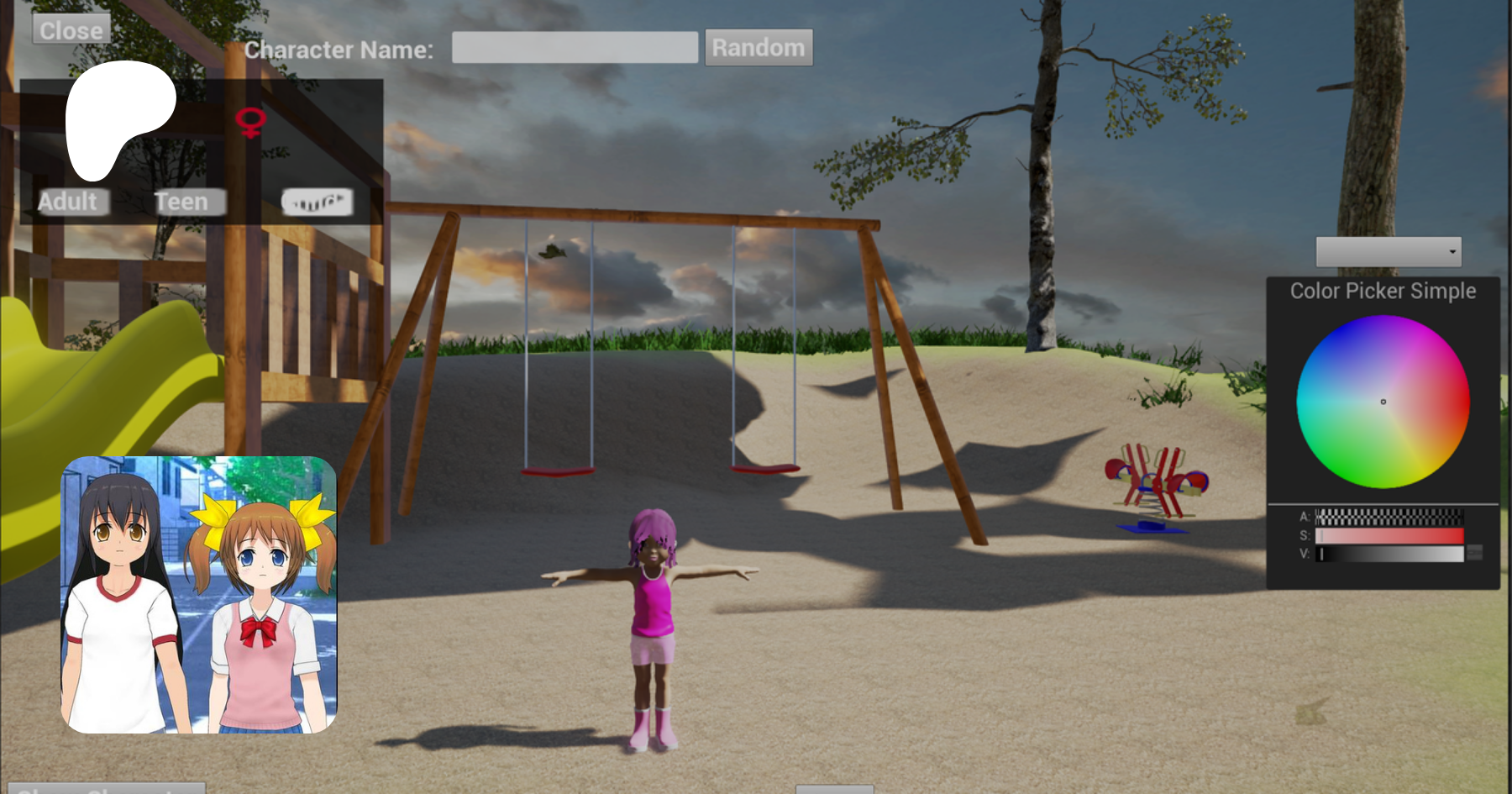Set the saturation (S) slider
This screenshot has width=1512, height=794.
click(1389, 535)
